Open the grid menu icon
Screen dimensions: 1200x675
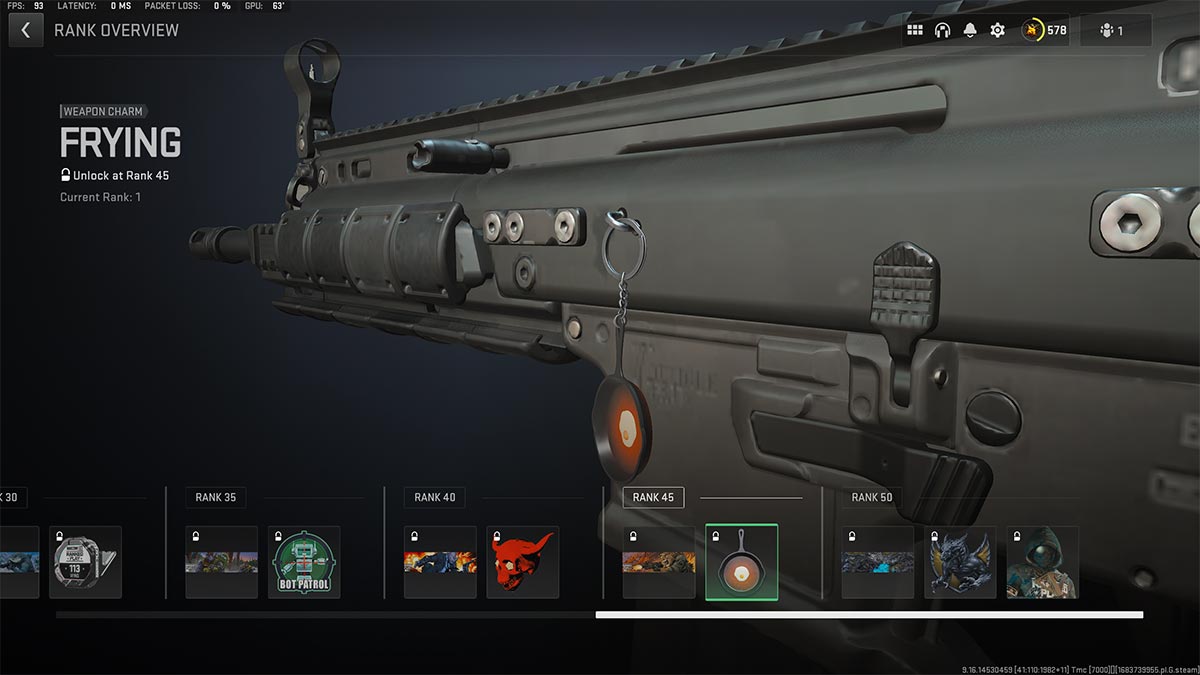tap(915, 30)
